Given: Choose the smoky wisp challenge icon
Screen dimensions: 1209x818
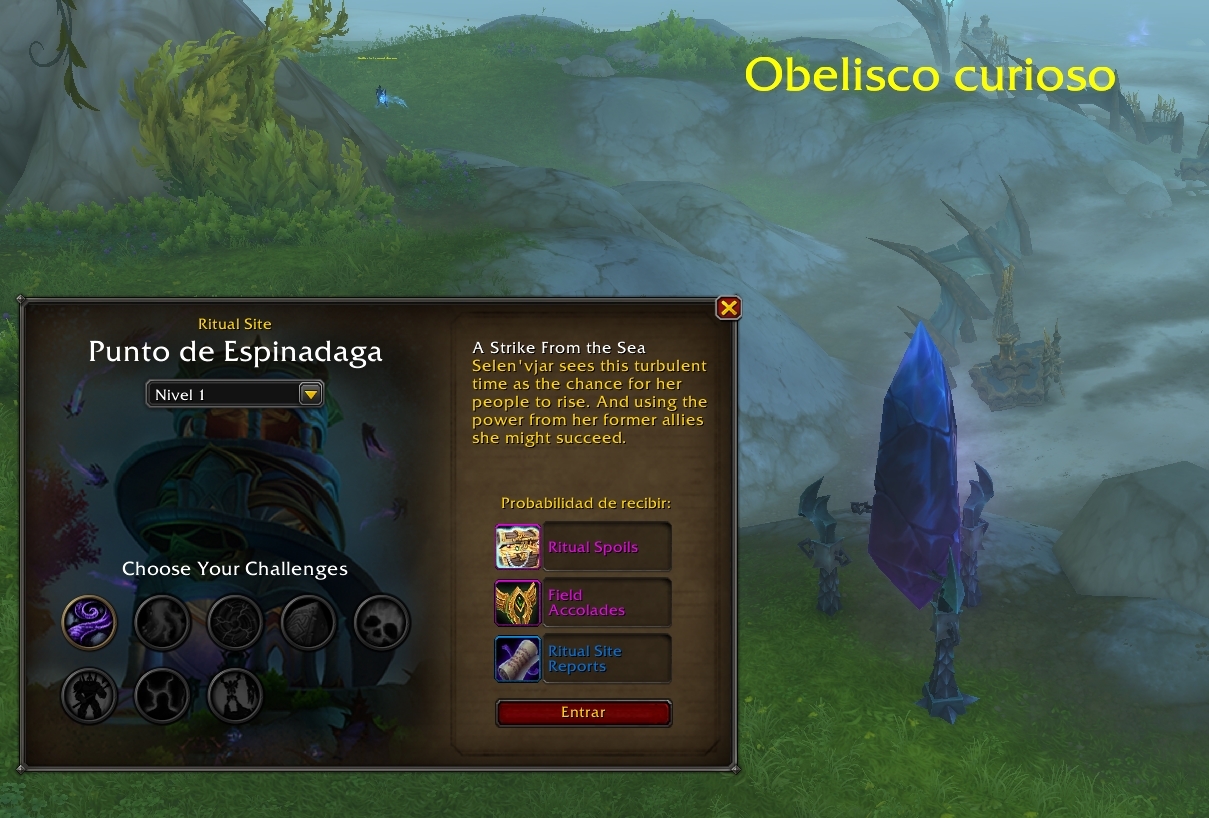Looking at the screenshot, I should click(x=162, y=622).
